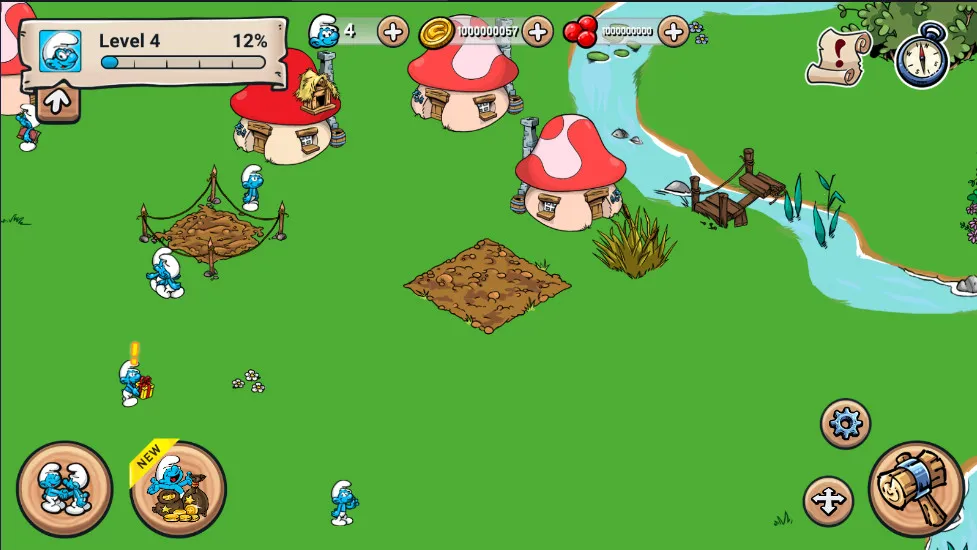Image resolution: width=977 pixels, height=550 pixels.
Task: Add more Smurfs with plus button
Action: [x=393, y=32]
